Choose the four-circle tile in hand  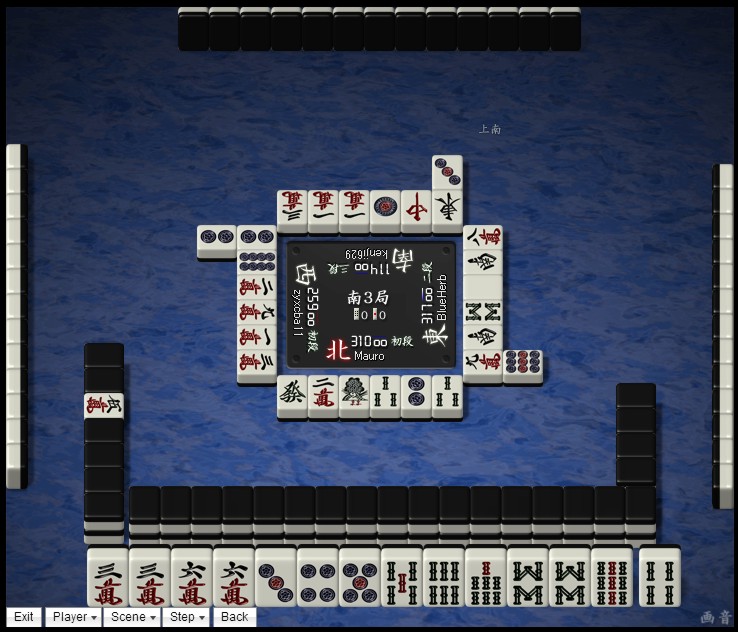tap(317, 578)
